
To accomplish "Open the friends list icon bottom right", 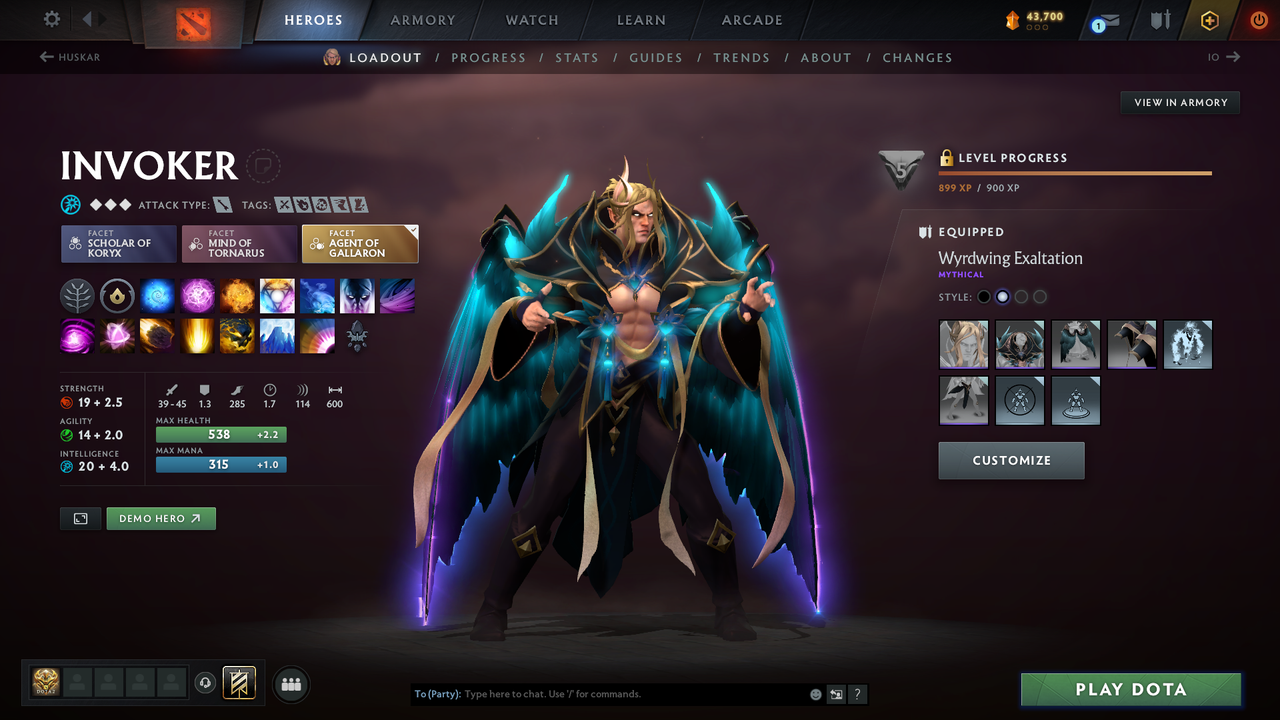I will (290, 683).
